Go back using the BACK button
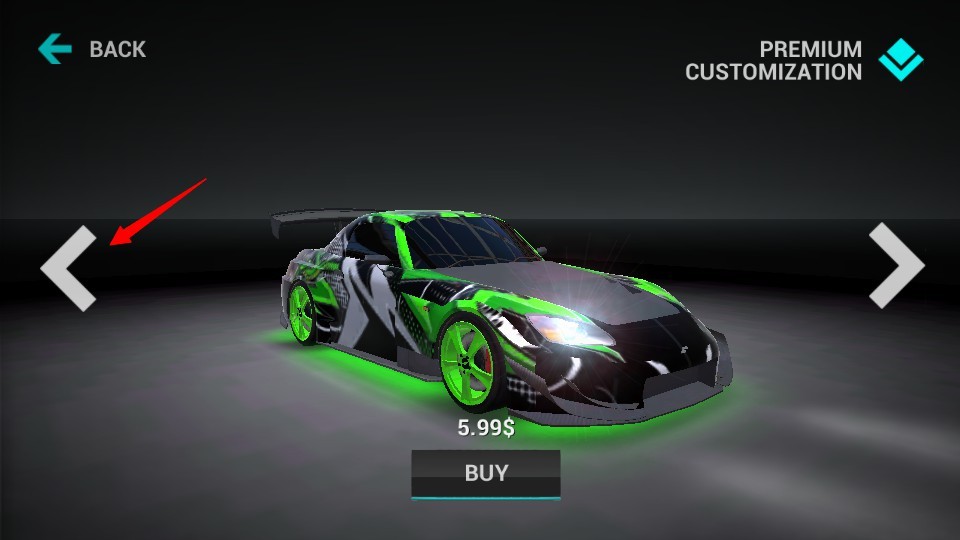Image resolution: width=960 pixels, height=540 pixels. click(x=93, y=49)
